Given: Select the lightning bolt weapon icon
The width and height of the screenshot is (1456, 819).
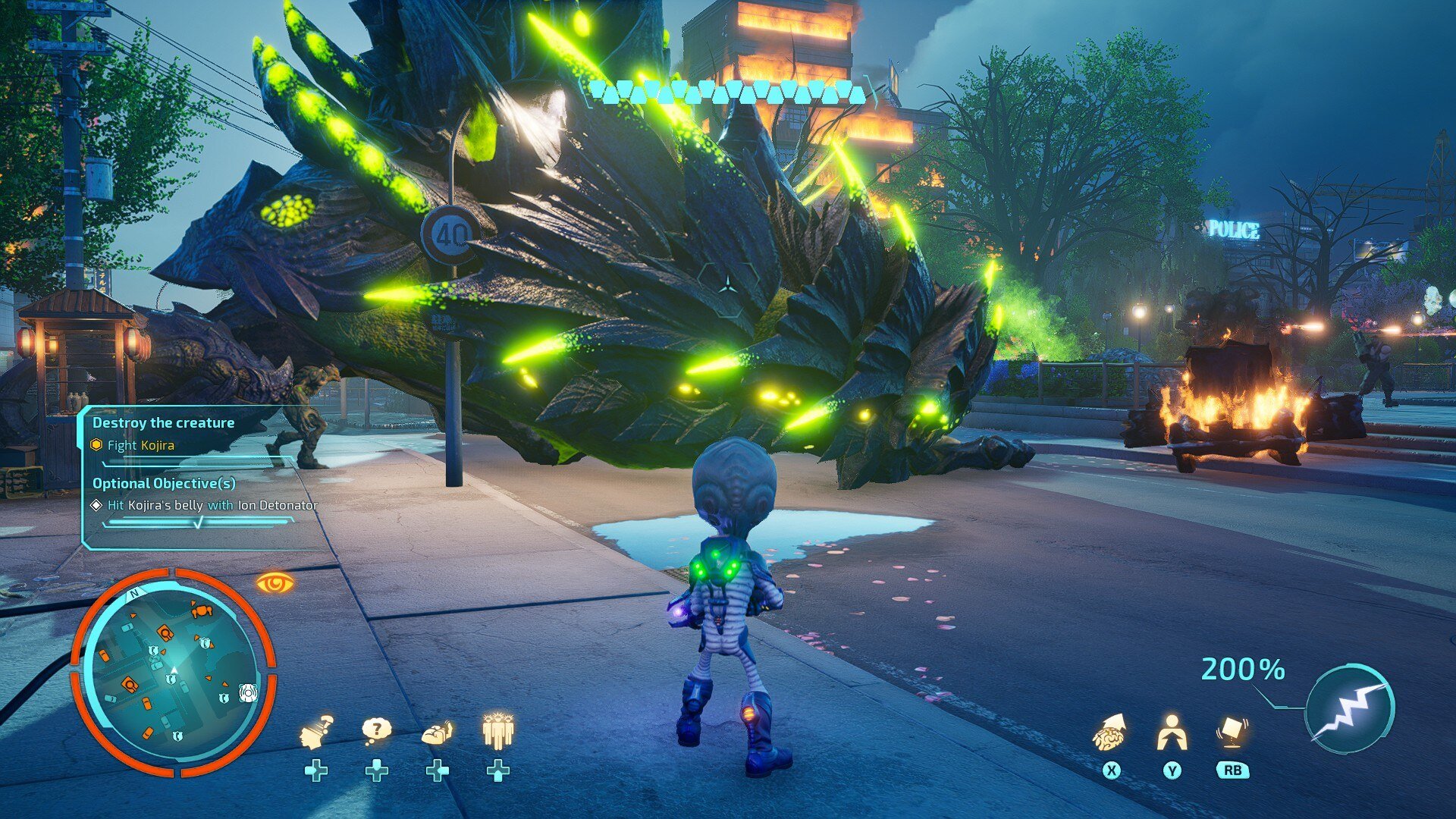Looking at the screenshot, I should click(1350, 709).
